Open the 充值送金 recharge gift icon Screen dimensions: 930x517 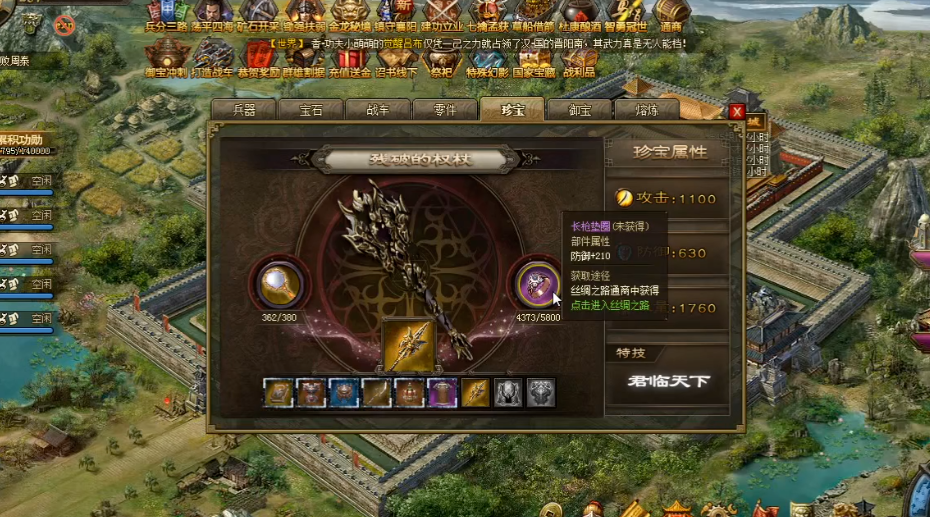(348, 58)
